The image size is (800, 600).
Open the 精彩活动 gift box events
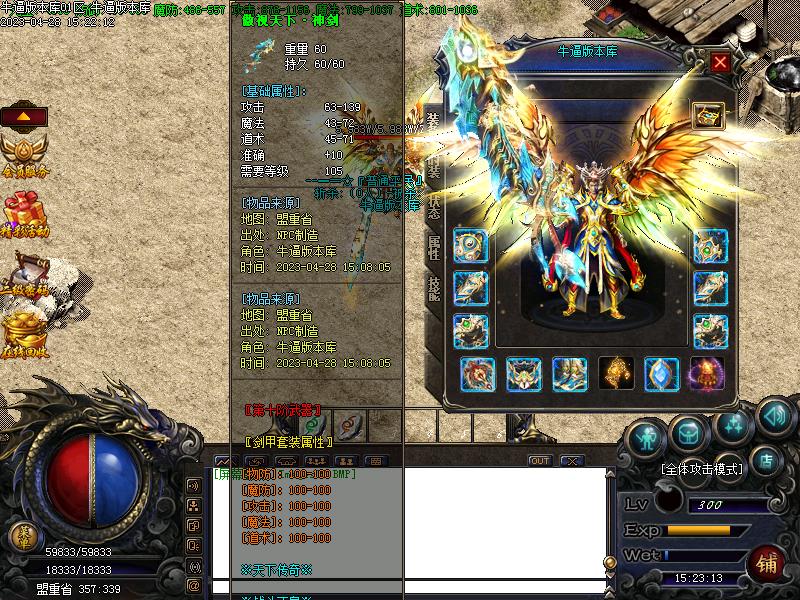click(24, 213)
